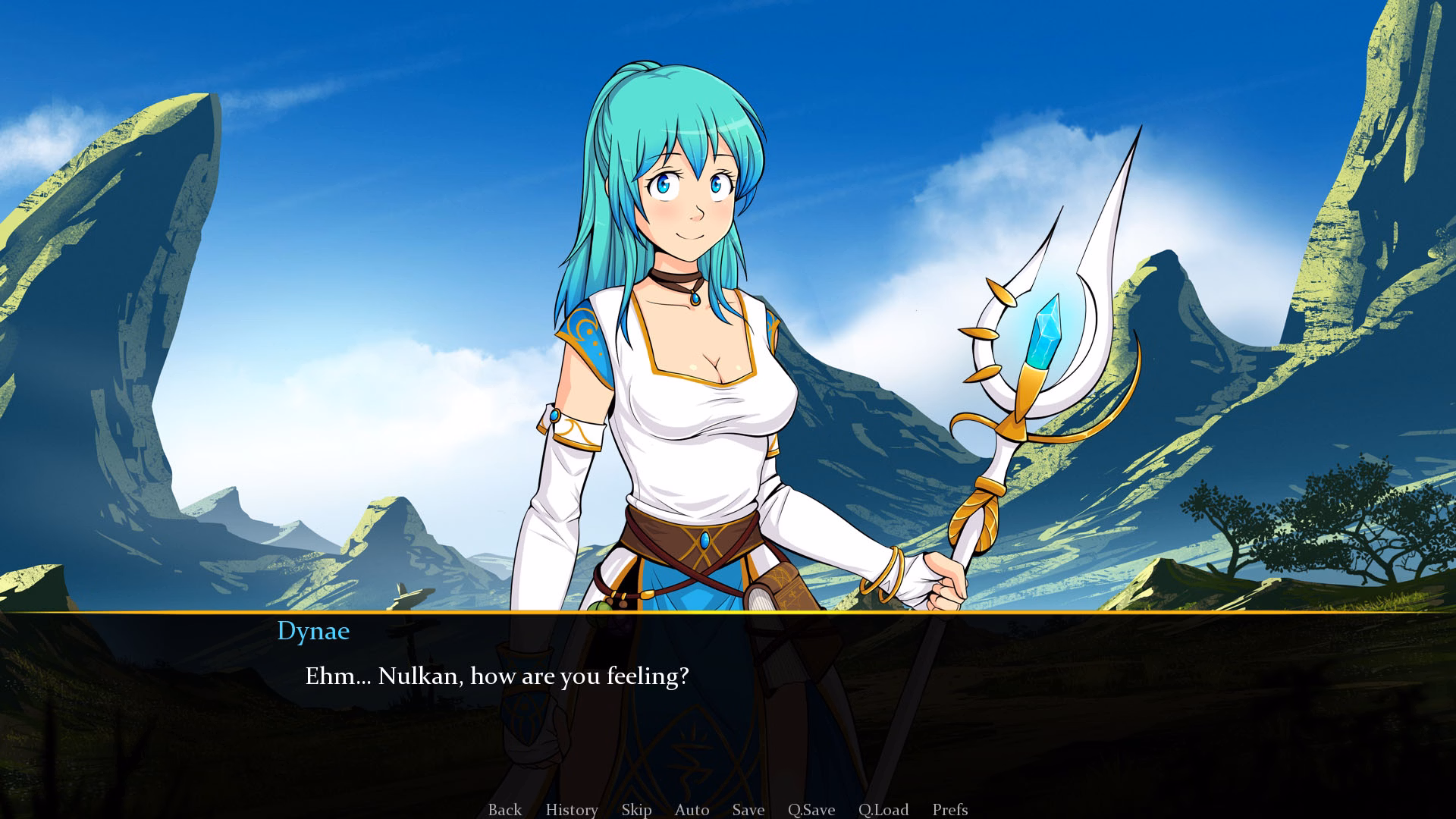
Task: Open the Save screen
Action: tap(747, 810)
